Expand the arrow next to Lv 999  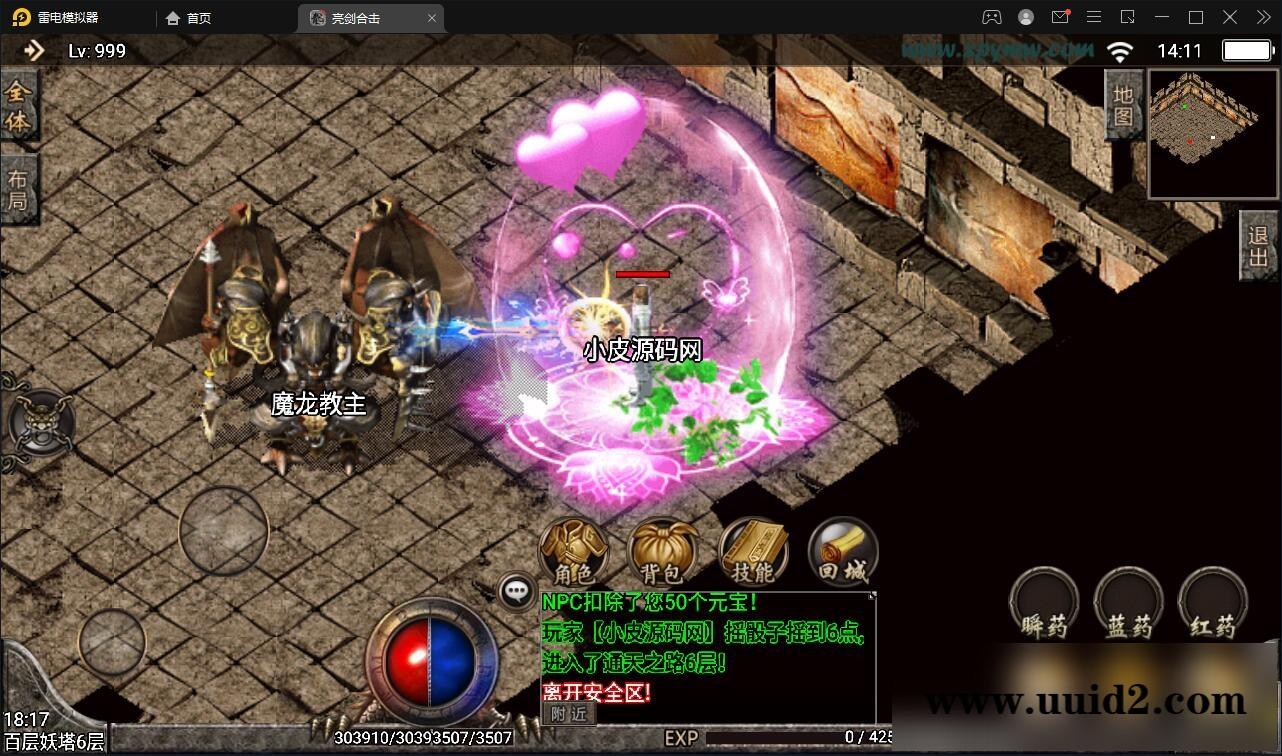[33, 50]
